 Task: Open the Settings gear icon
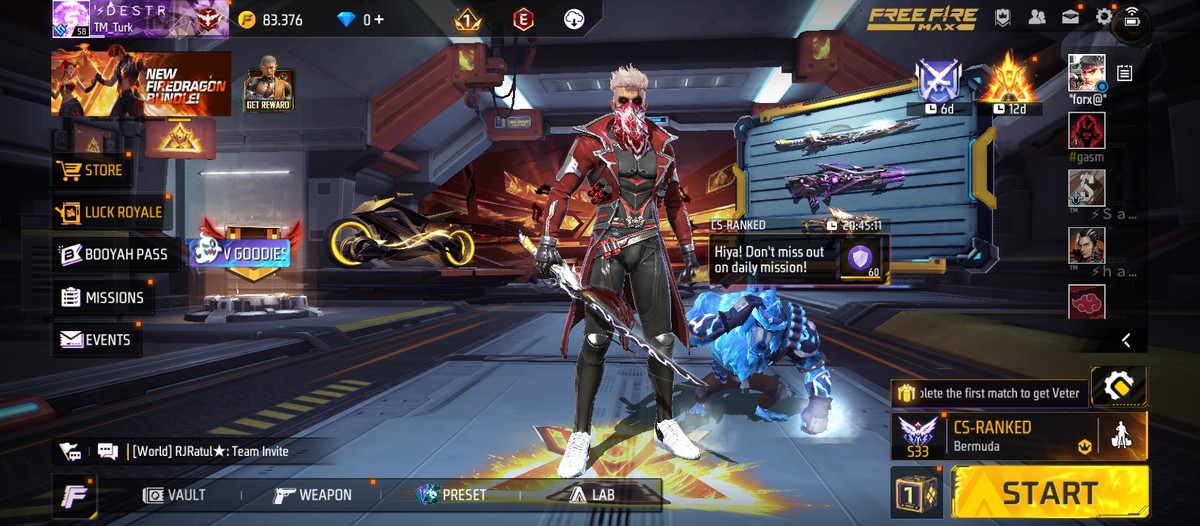click(x=1104, y=17)
